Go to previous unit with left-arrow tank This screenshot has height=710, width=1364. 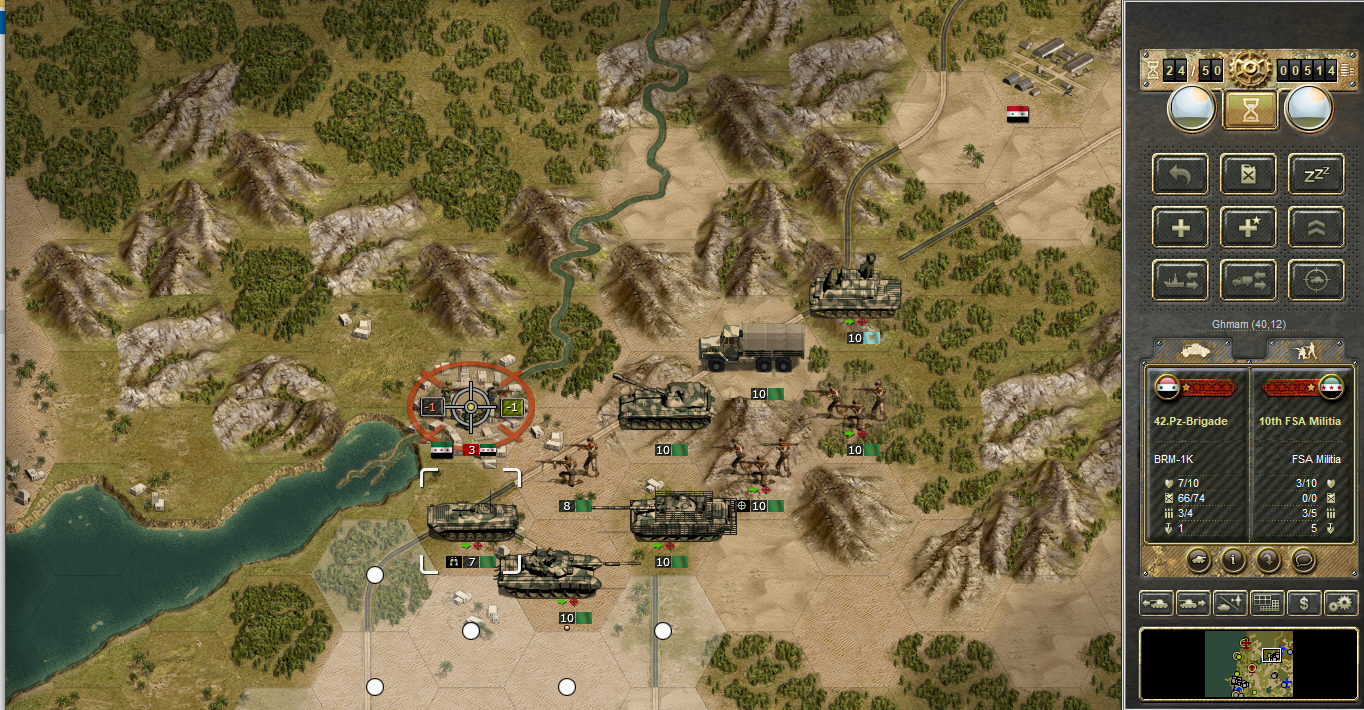pyautogui.click(x=1156, y=603)
